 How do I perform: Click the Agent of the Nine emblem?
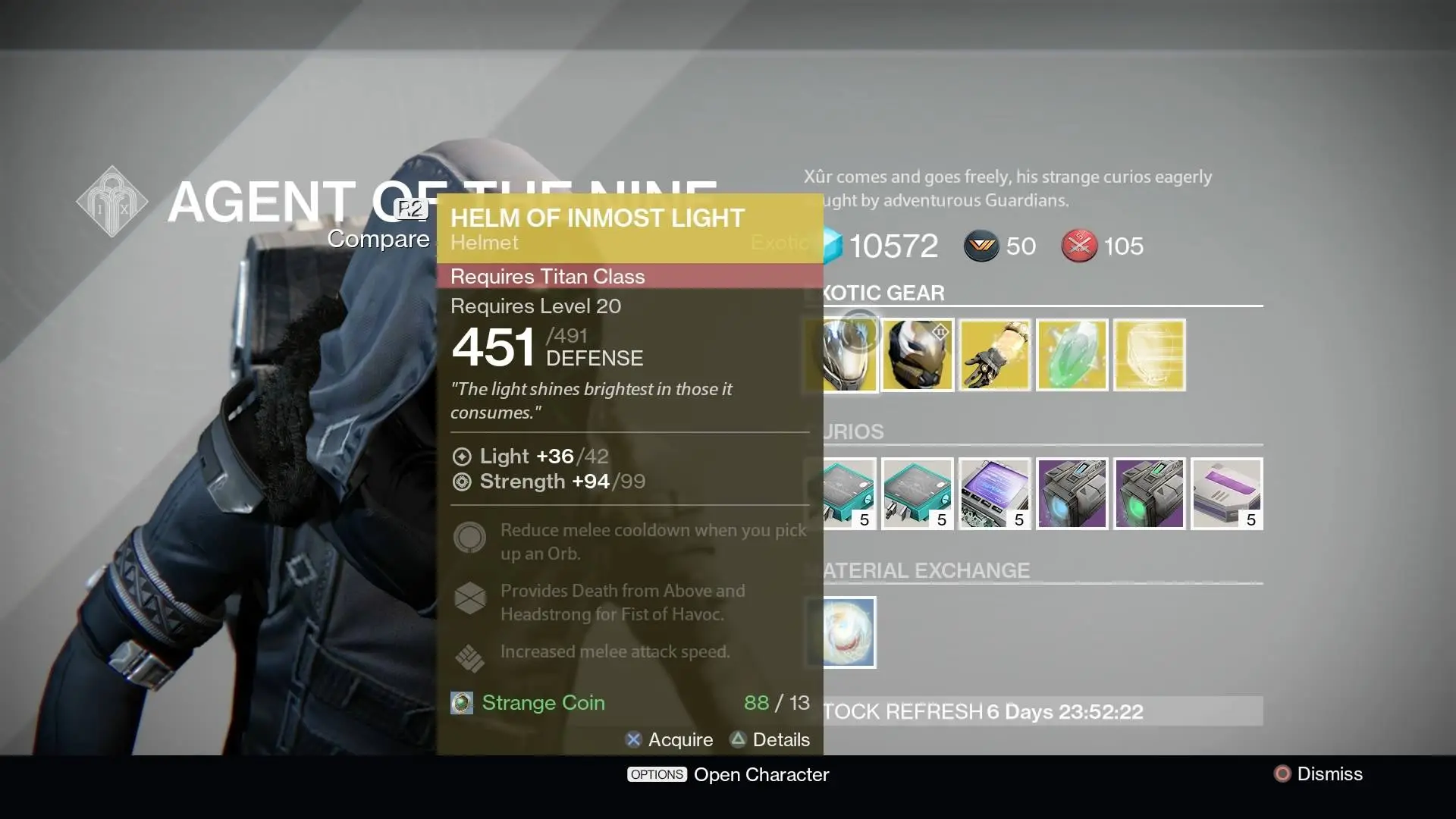(x=112, y=201)
